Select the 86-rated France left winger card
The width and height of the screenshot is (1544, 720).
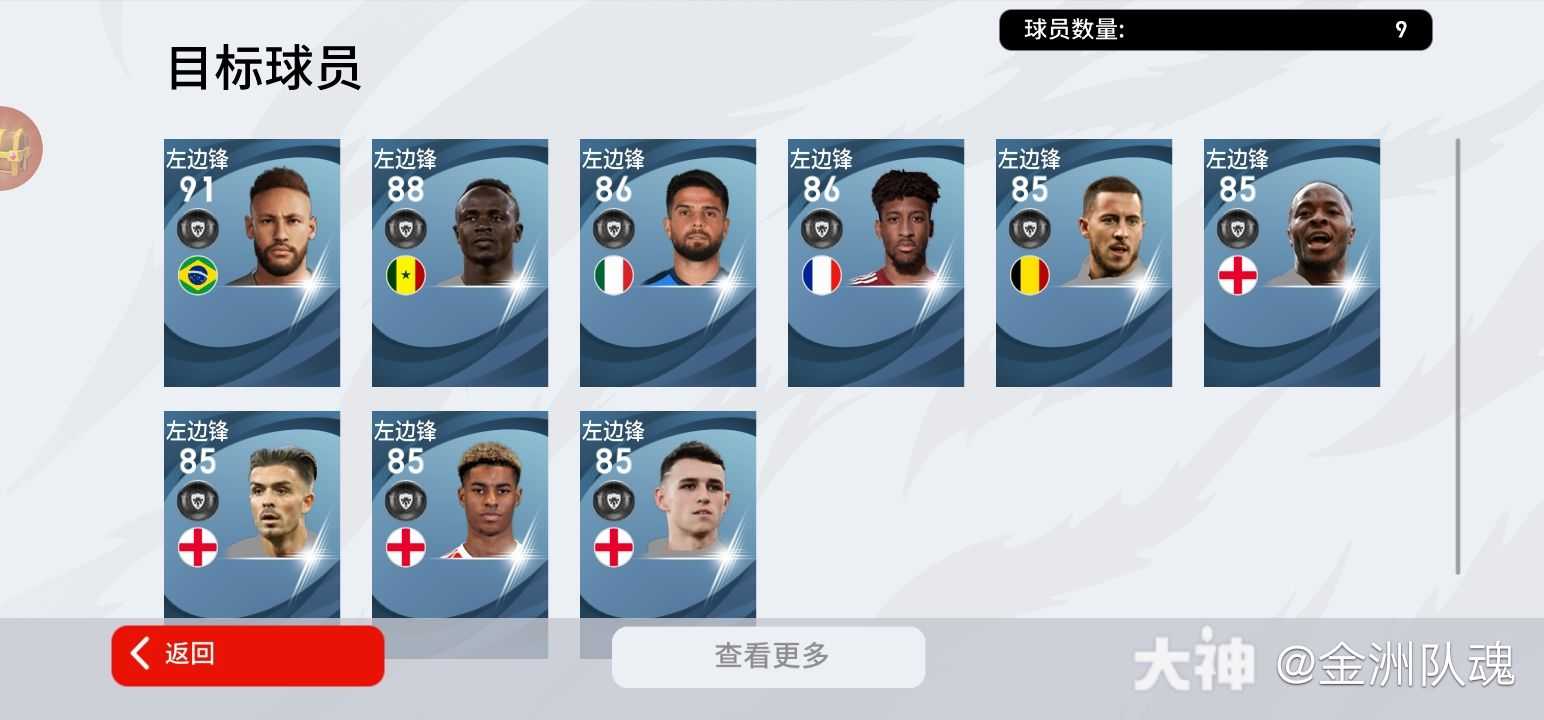point(876,262)
